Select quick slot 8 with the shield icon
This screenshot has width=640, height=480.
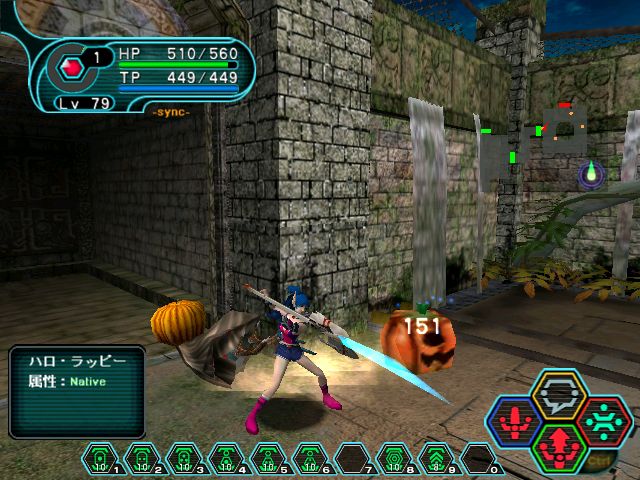394,458
